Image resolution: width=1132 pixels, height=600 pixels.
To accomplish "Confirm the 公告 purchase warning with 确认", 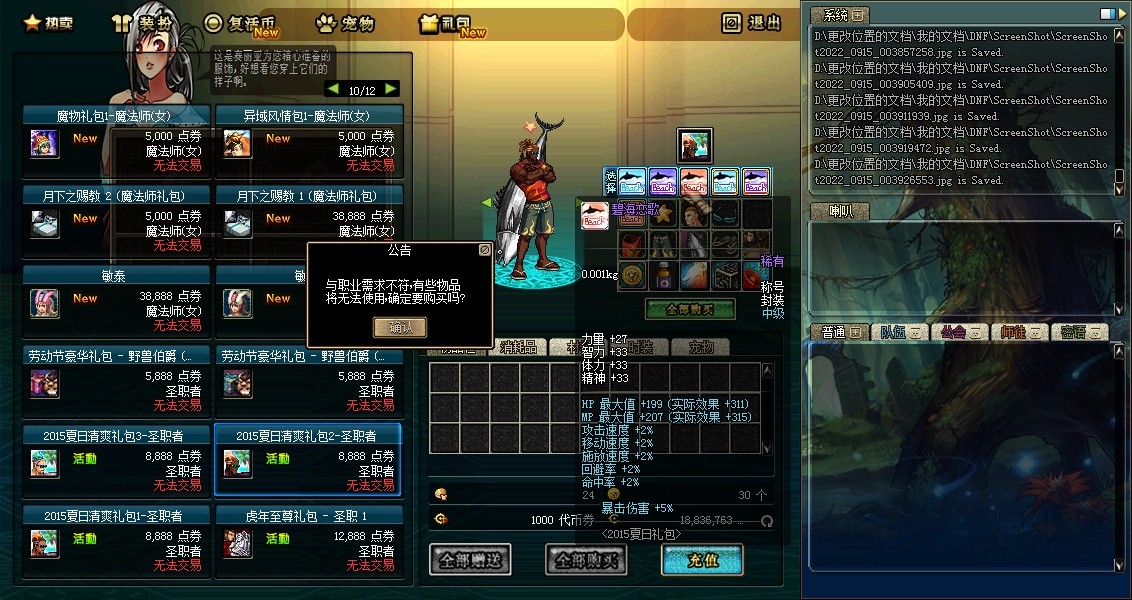I will (x=399, y=327).
